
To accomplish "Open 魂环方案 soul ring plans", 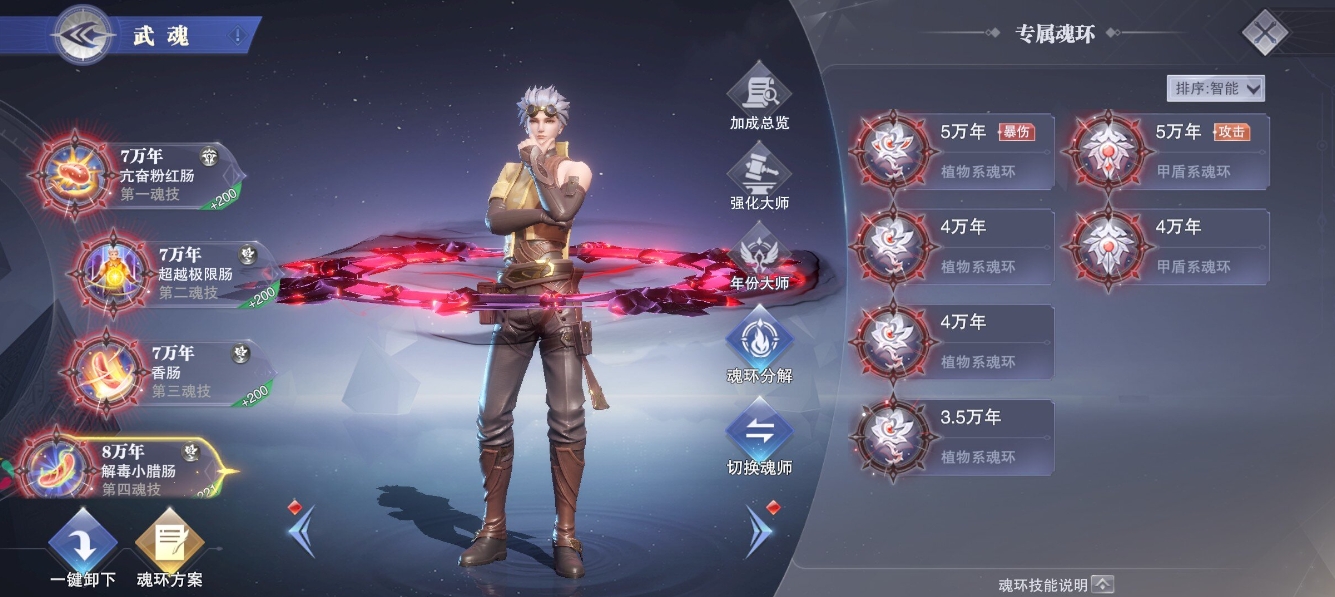I will tap(169, 548).
